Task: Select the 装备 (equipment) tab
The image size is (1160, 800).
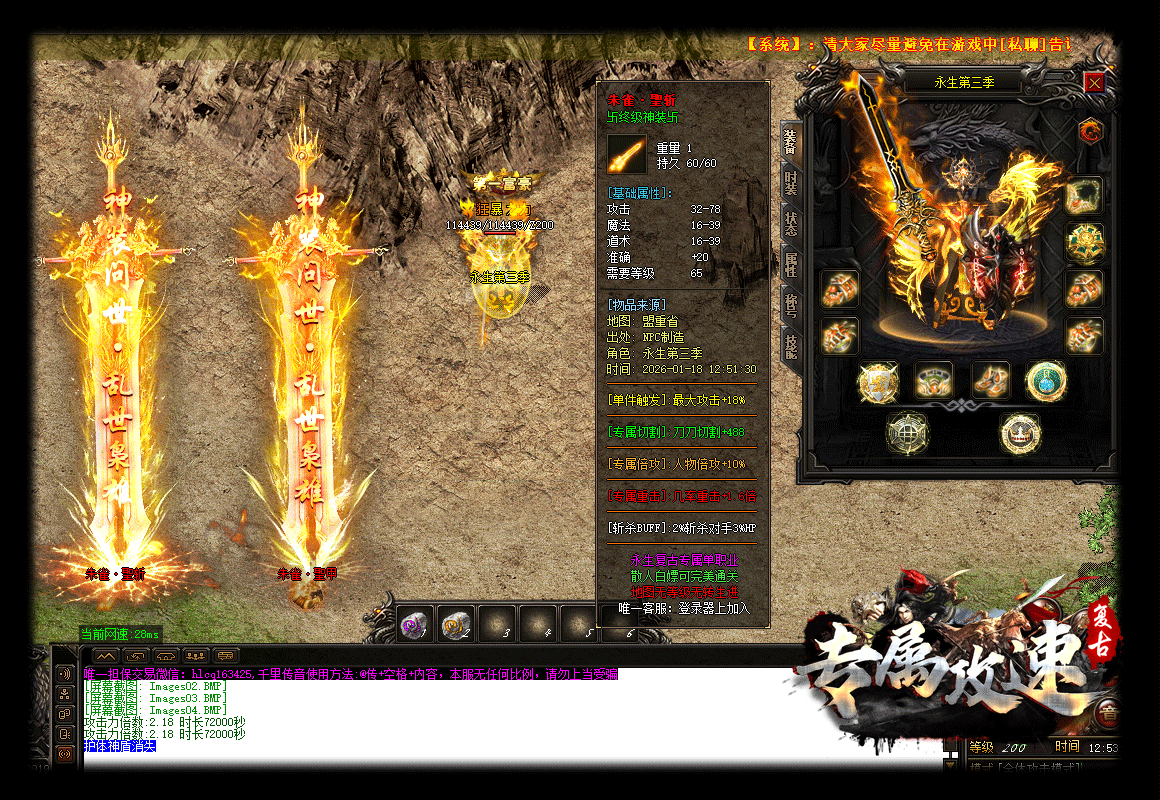Action: point(790,142)
